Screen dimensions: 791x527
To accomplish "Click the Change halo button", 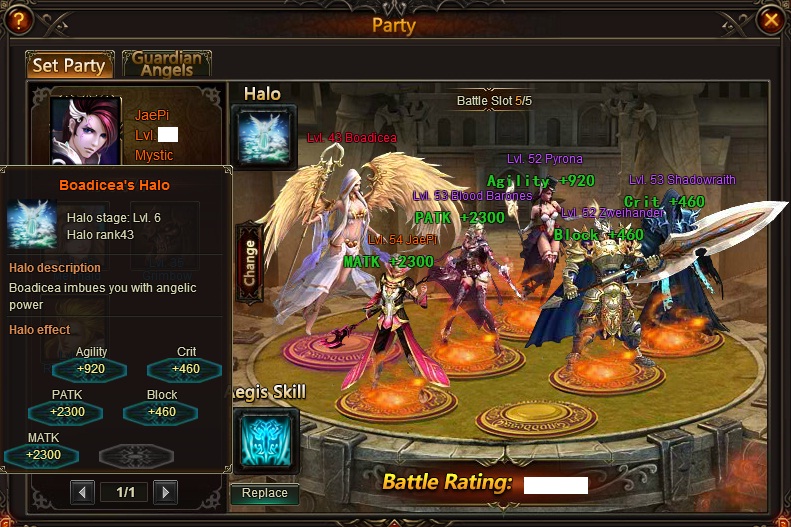I will point(249,262).
